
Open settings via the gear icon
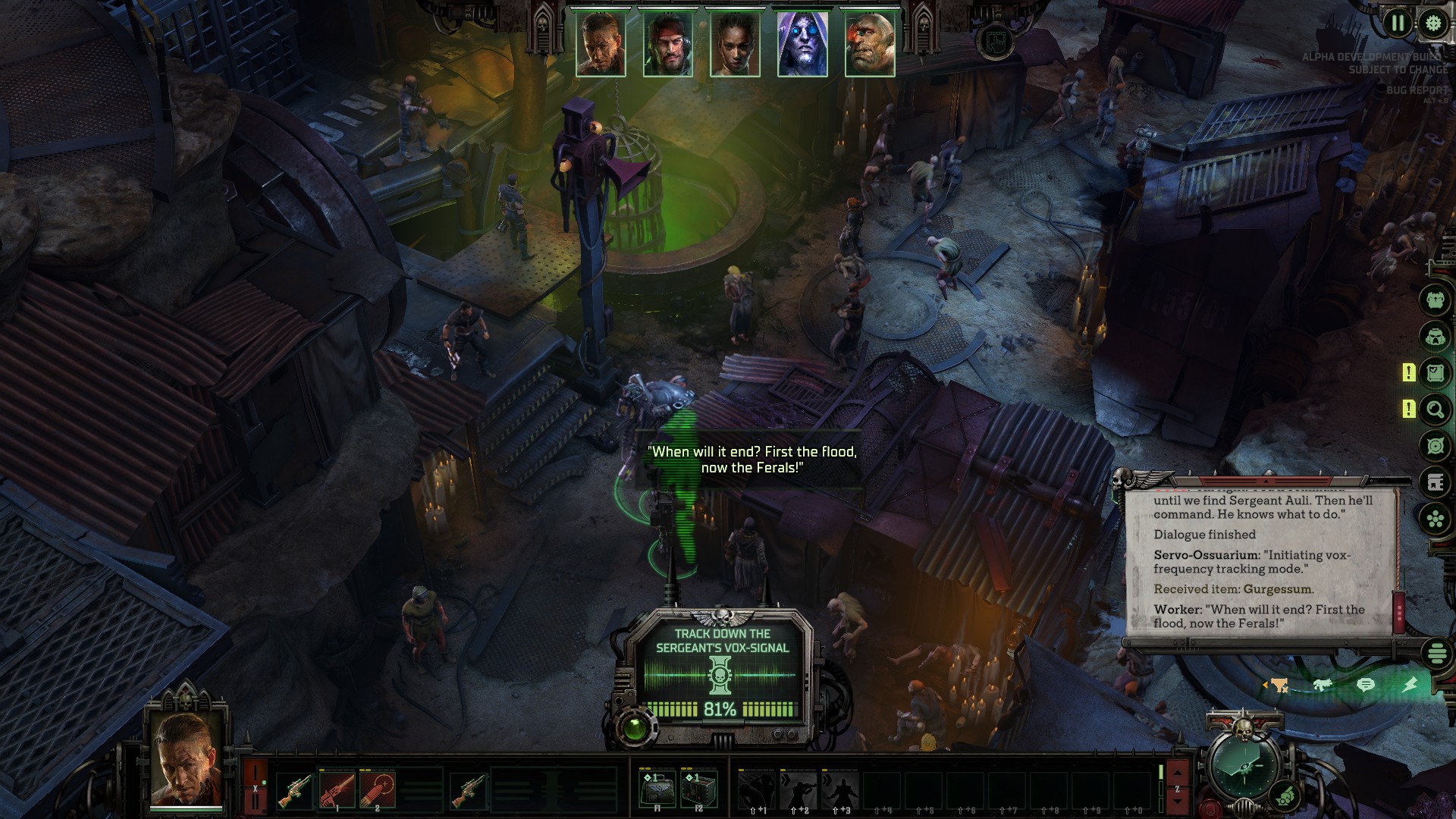tap(1433, 23)
